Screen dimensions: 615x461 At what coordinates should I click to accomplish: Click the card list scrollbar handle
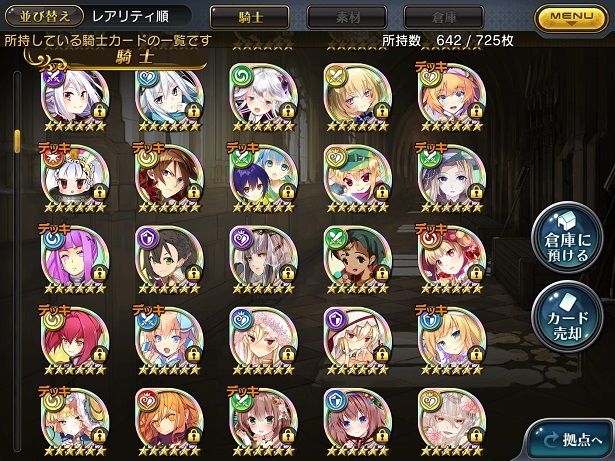point(16,136)
